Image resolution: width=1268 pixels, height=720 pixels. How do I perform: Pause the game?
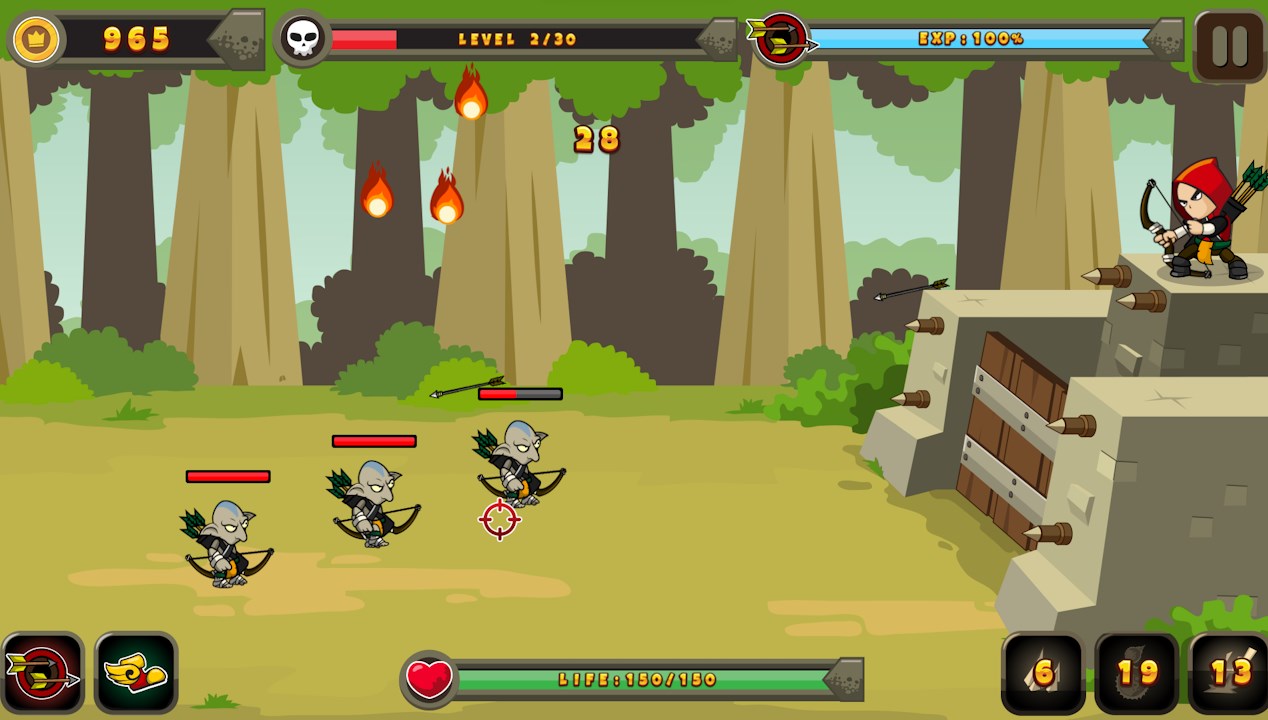point(1229,46)
